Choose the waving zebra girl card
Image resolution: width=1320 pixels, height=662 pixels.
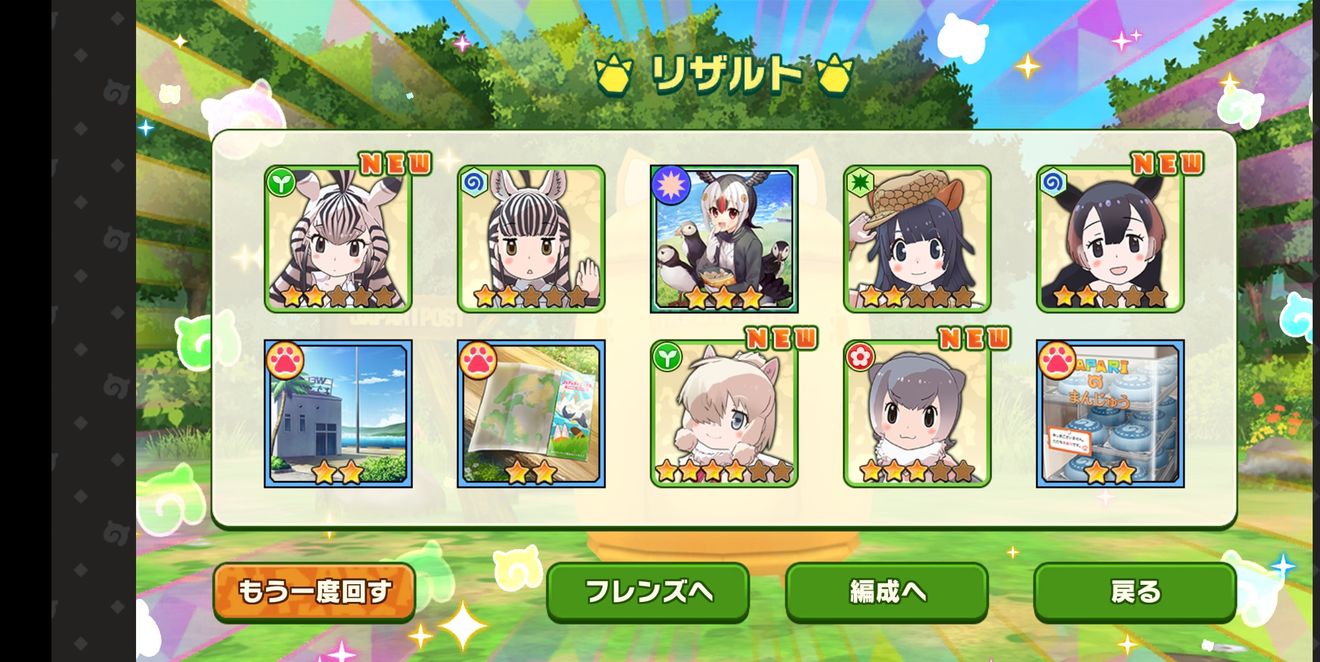[x=531, y=239]
